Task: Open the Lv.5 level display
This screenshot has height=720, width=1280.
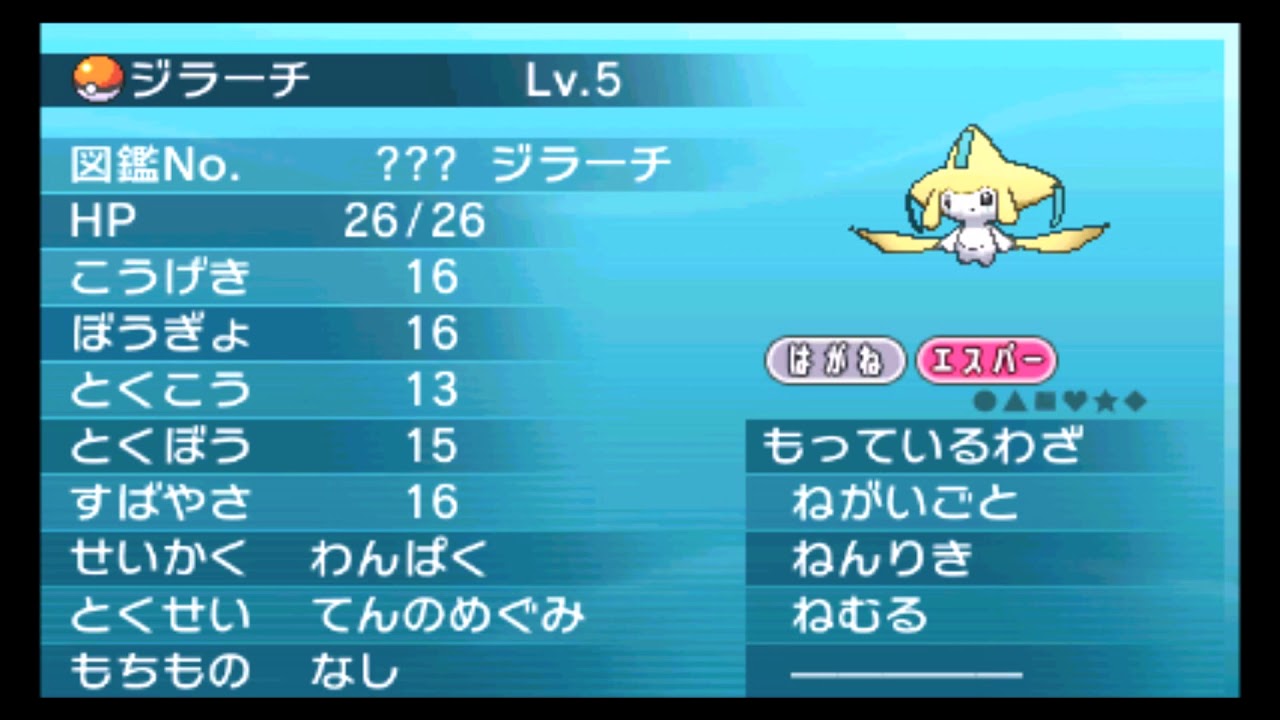Action: pyautogui.click(x=575, y=80)
